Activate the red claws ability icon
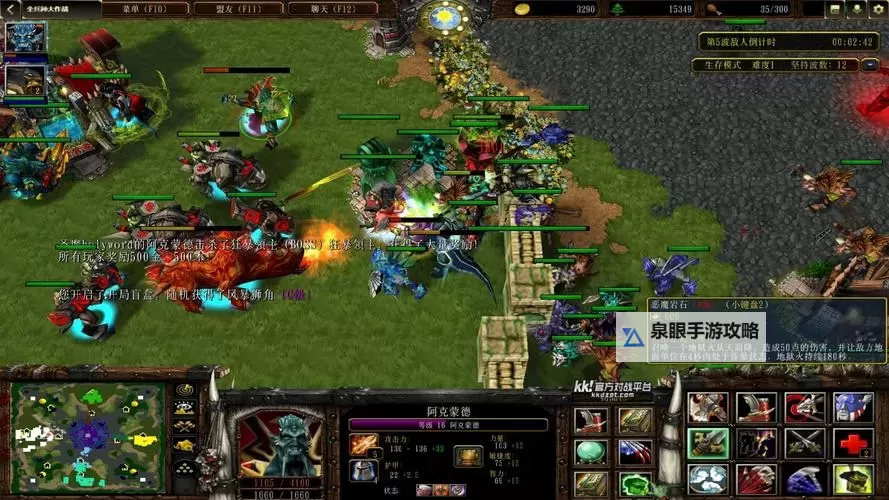889x500 pixels. click(756, 479)
